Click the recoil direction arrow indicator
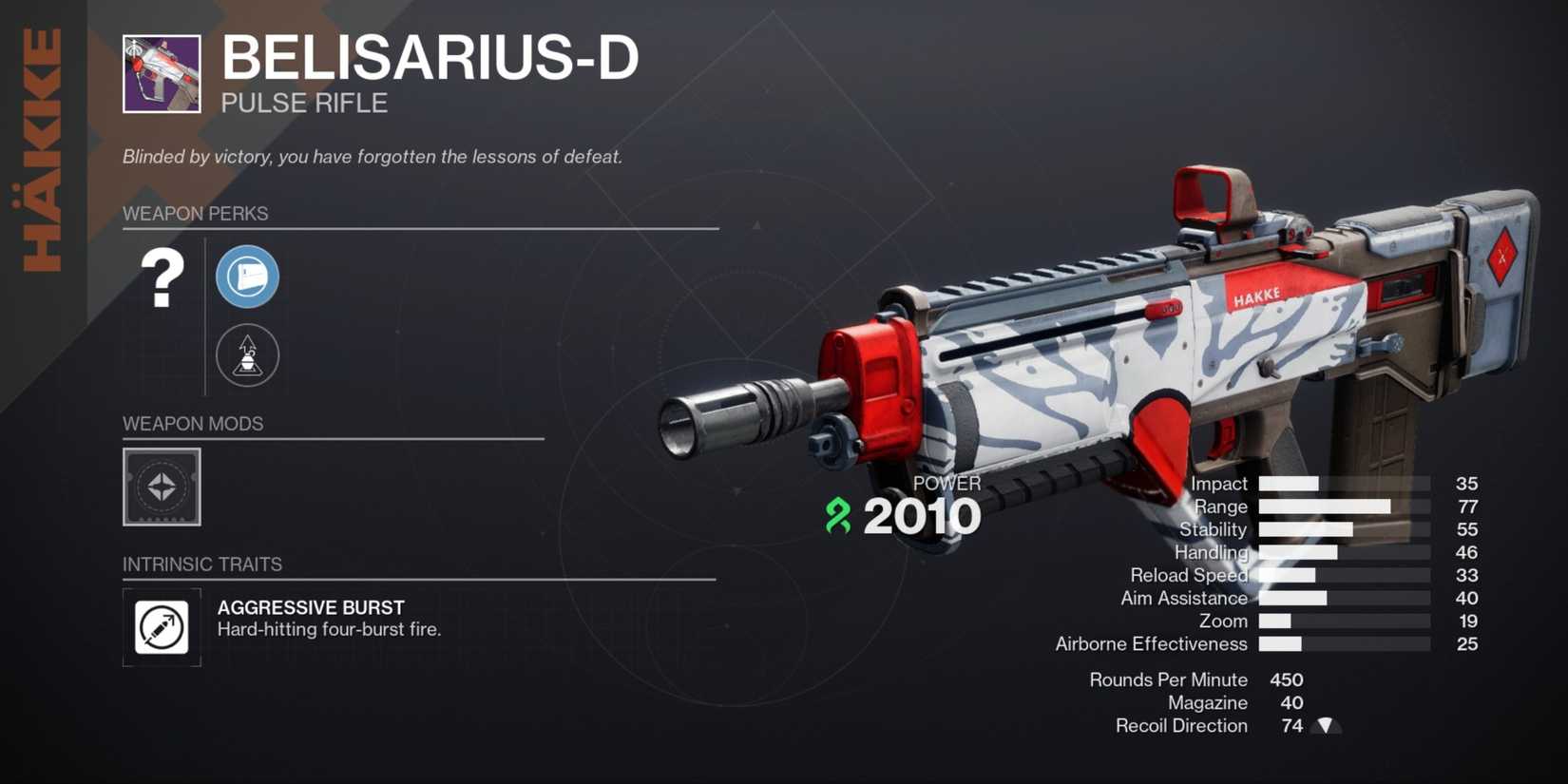 click(1323, 725)
